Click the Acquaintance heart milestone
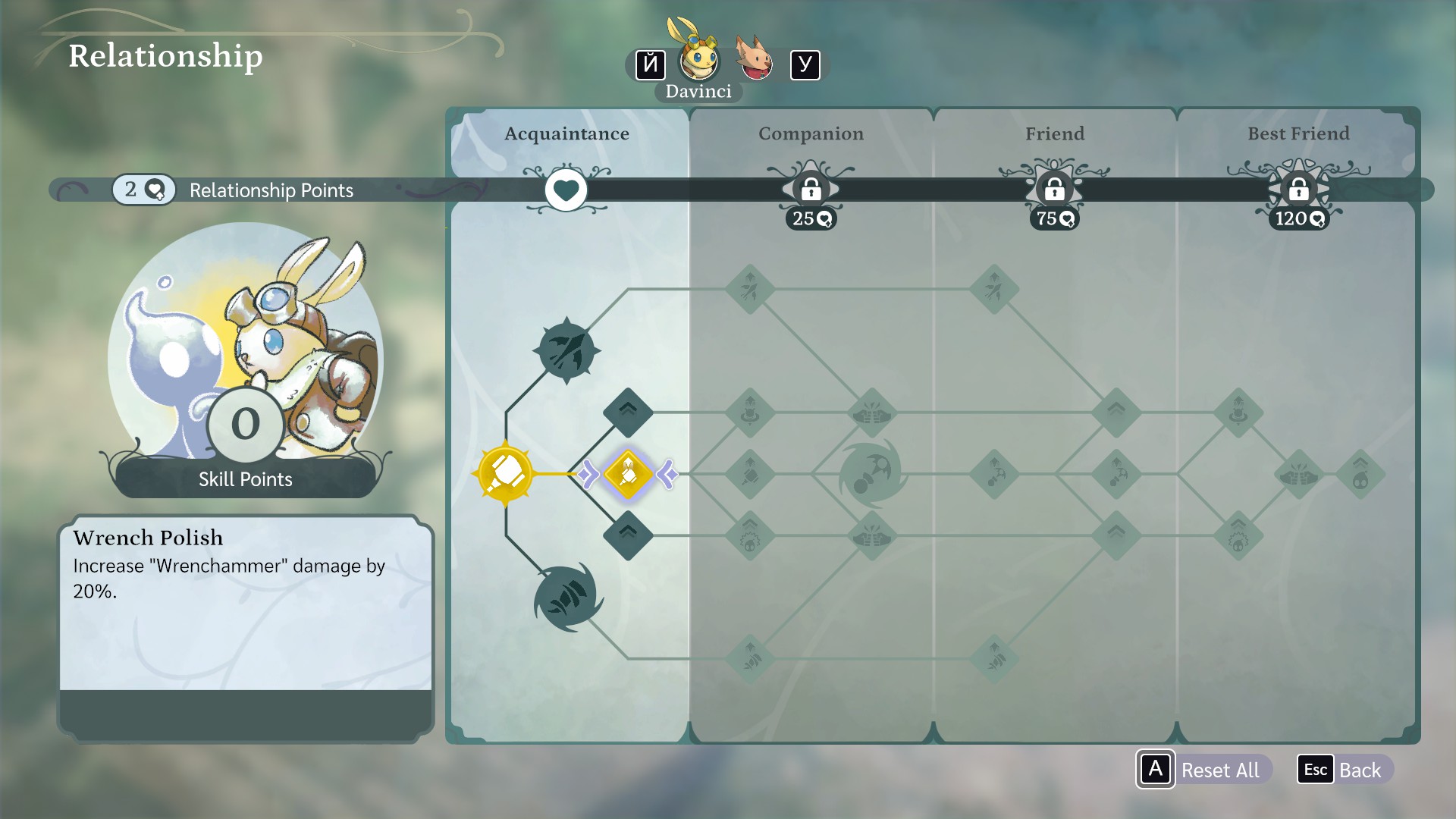The height and width of the screenshot is (819, 1456). click(566, 190)
